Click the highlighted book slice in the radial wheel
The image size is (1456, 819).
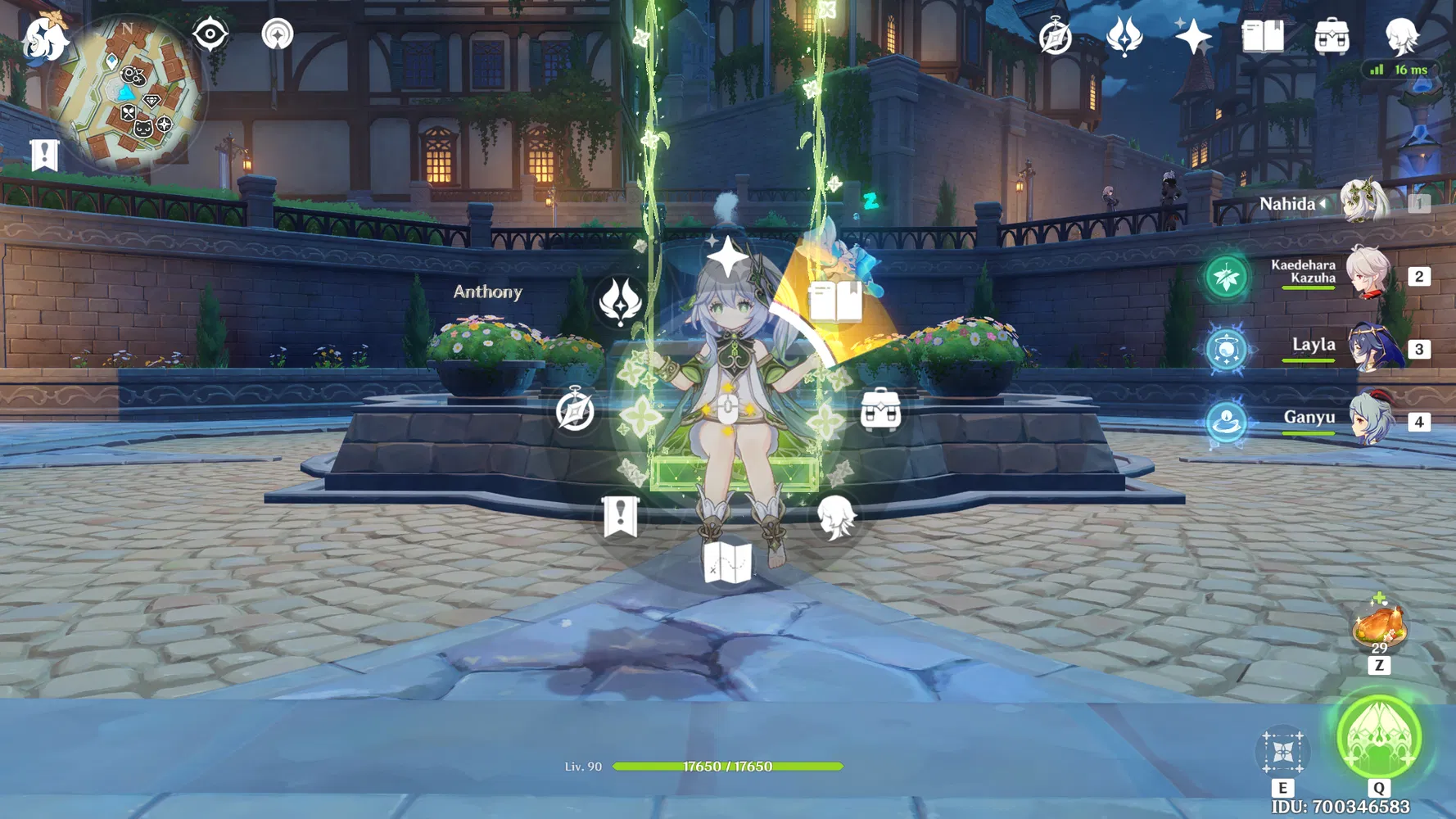coord(838,301)
